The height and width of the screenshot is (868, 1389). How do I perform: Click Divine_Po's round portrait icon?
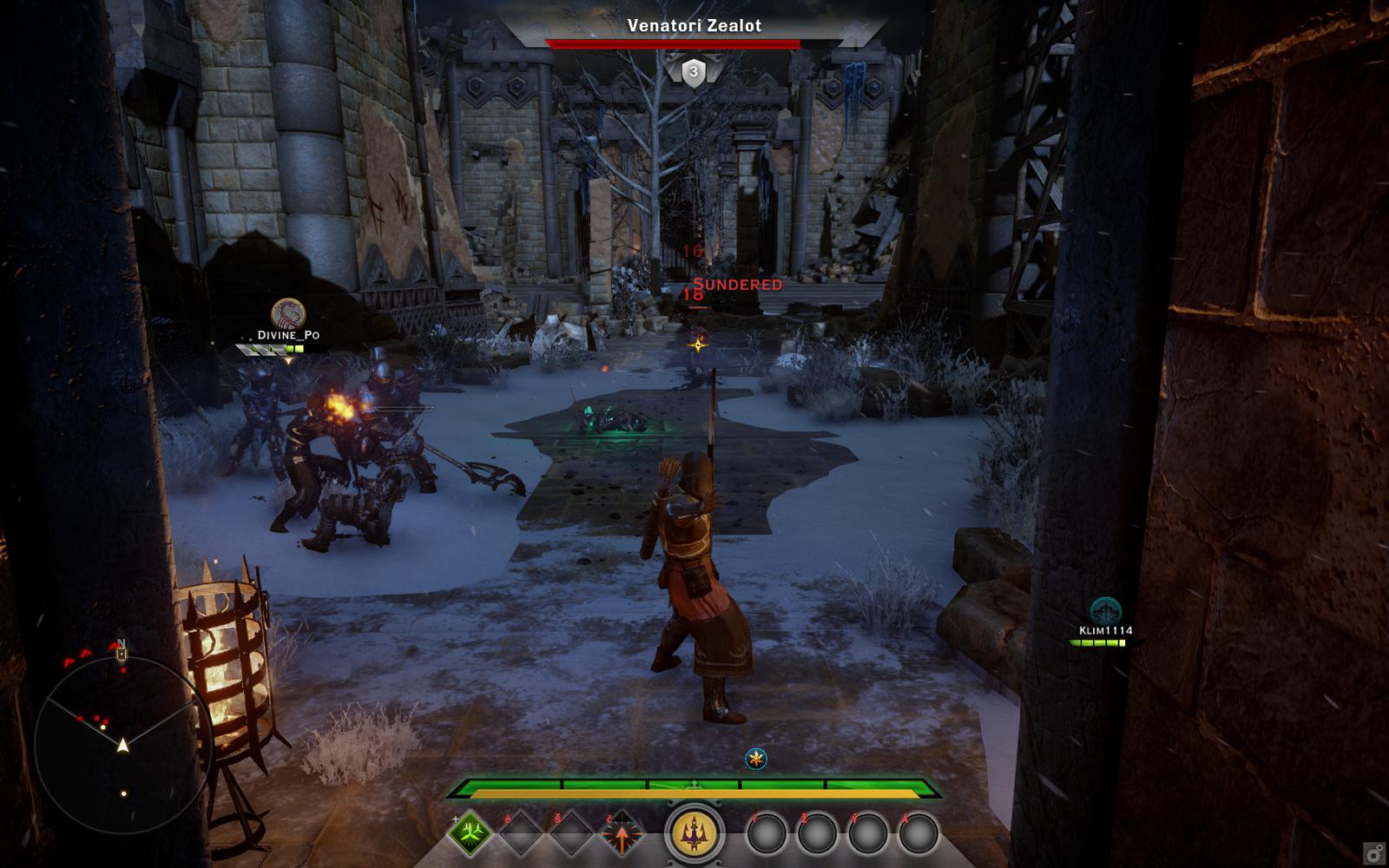click(x=288, y=312)
